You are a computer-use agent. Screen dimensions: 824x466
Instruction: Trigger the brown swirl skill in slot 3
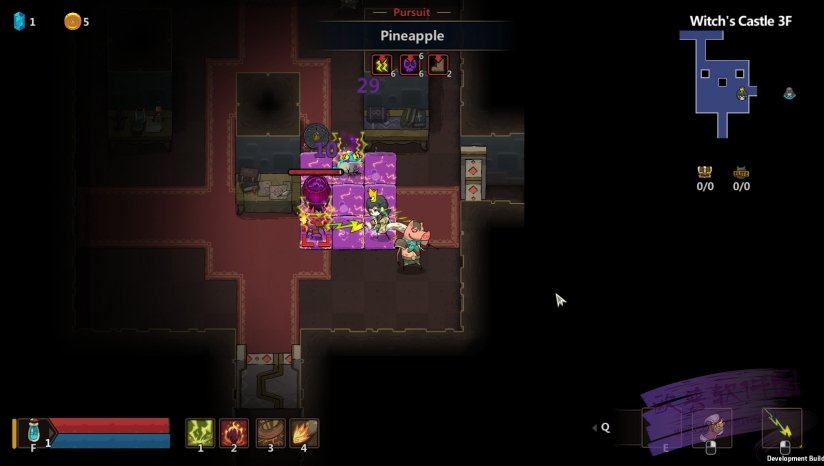coord(269,432)
